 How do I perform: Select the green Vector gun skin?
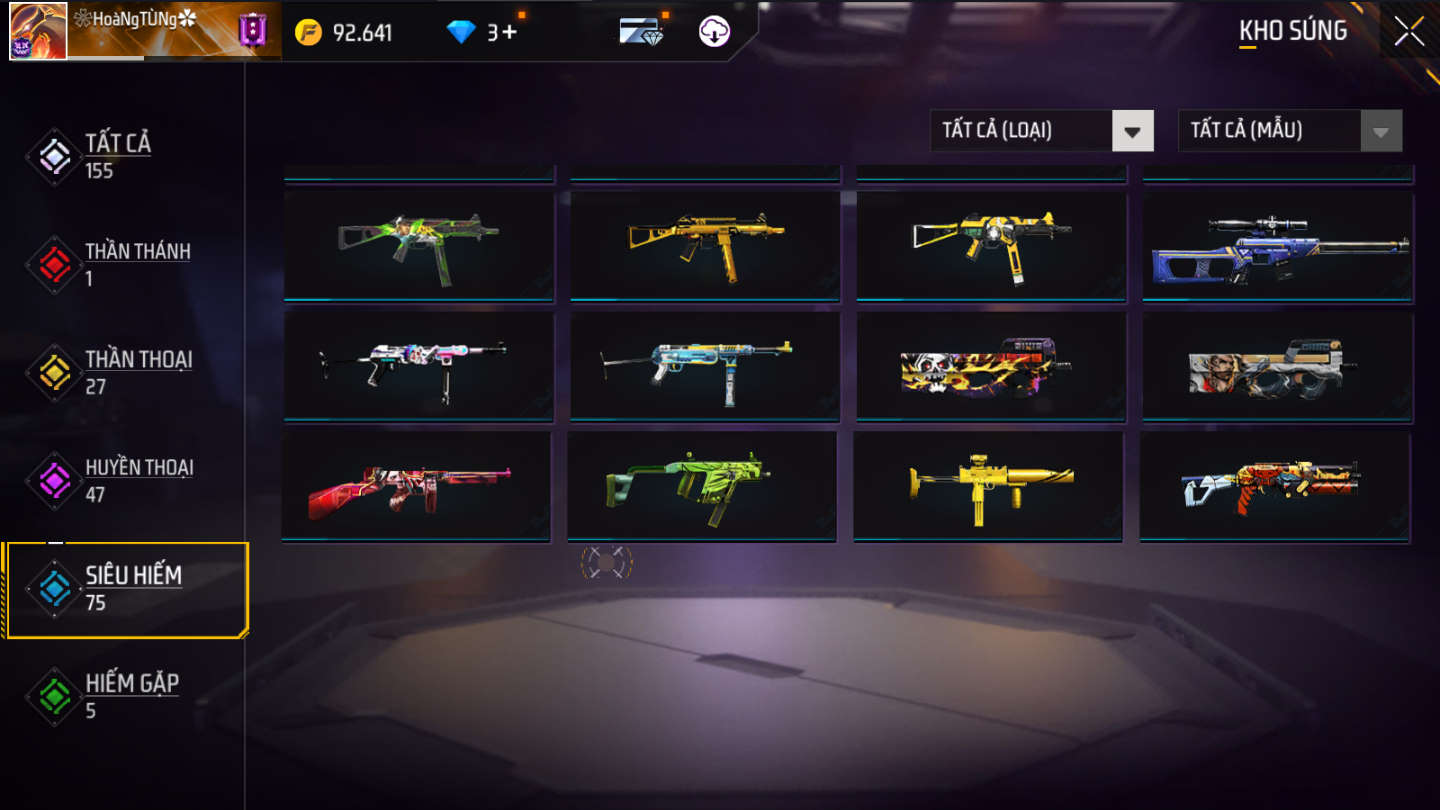701,486
